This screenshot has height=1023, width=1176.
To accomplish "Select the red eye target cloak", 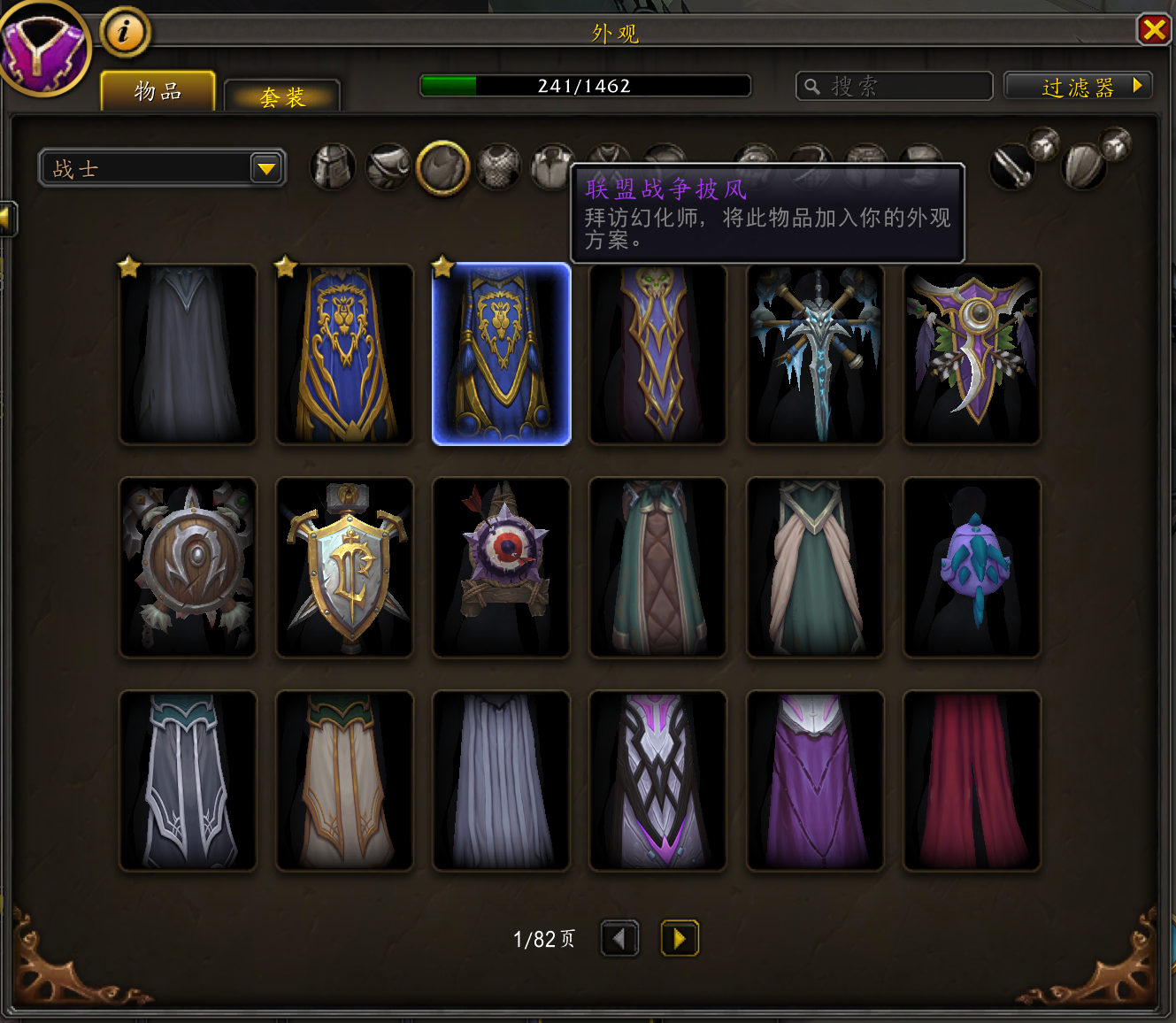I will [x=502, y=567].
